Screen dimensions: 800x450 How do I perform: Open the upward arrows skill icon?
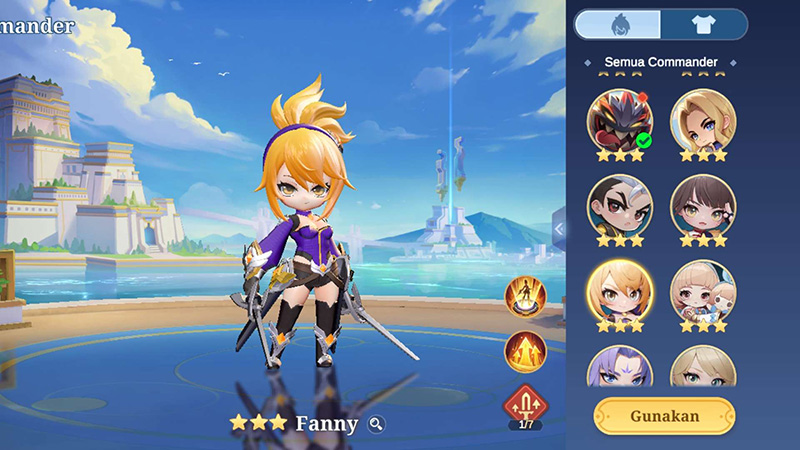(x=525, y=351)
